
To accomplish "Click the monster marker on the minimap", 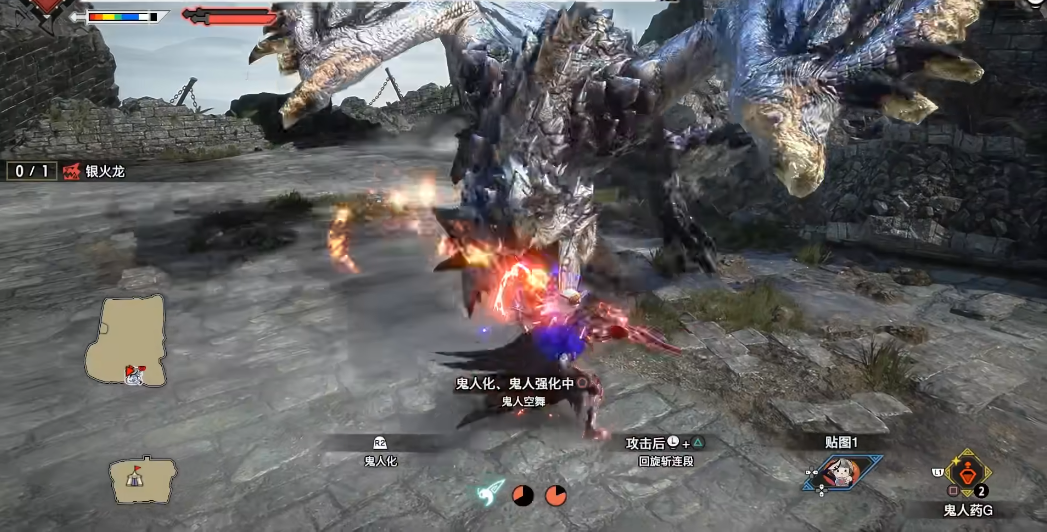I will pyautogui.click(x=133, y=374).
